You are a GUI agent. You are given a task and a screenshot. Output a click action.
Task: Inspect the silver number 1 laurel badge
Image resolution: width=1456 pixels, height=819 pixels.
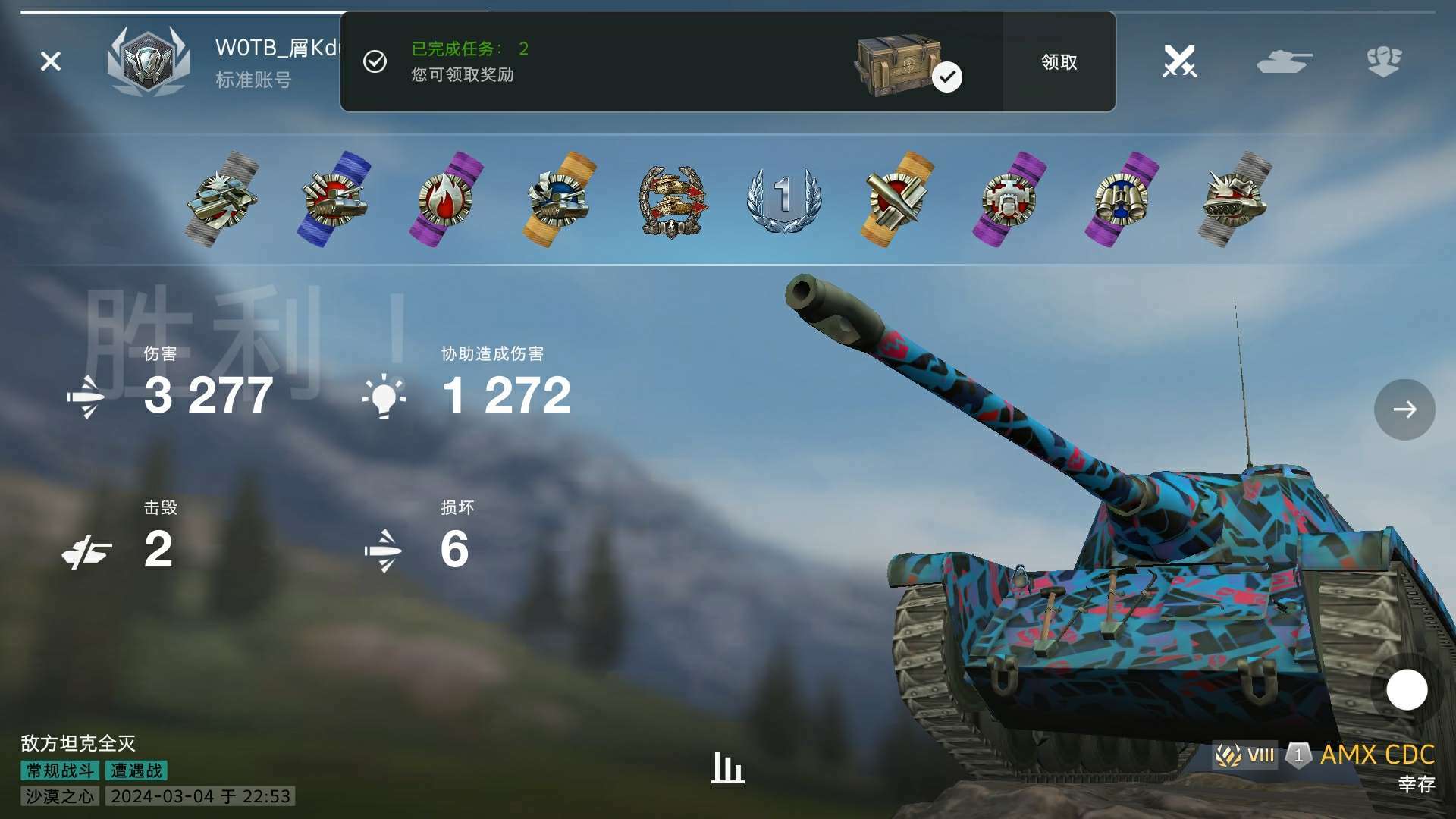[x=784, y=199]
